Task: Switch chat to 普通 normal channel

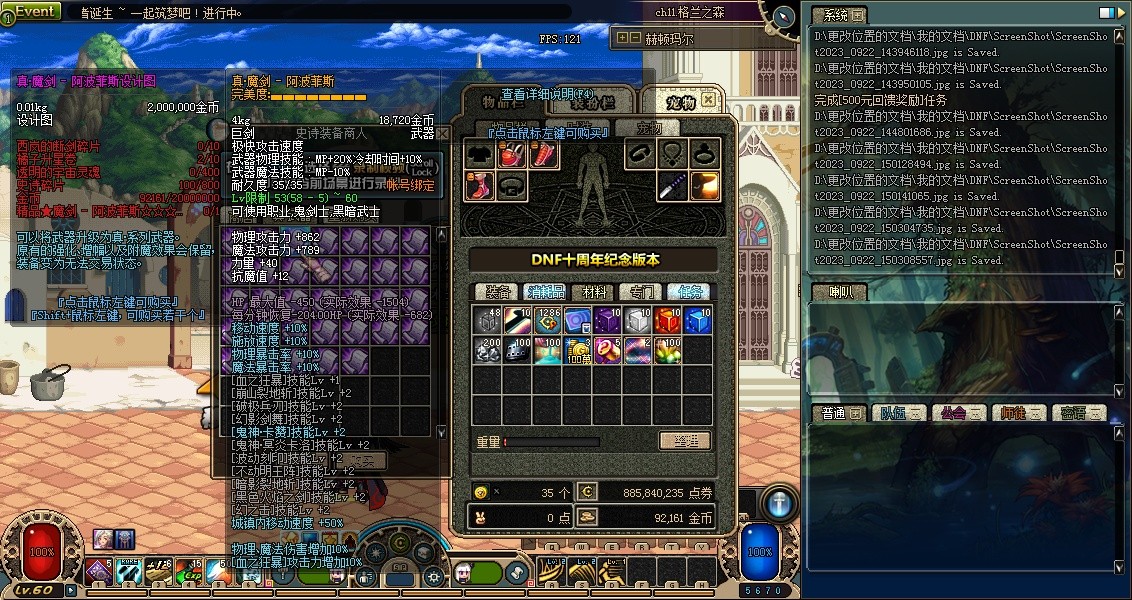Action: 835,413
